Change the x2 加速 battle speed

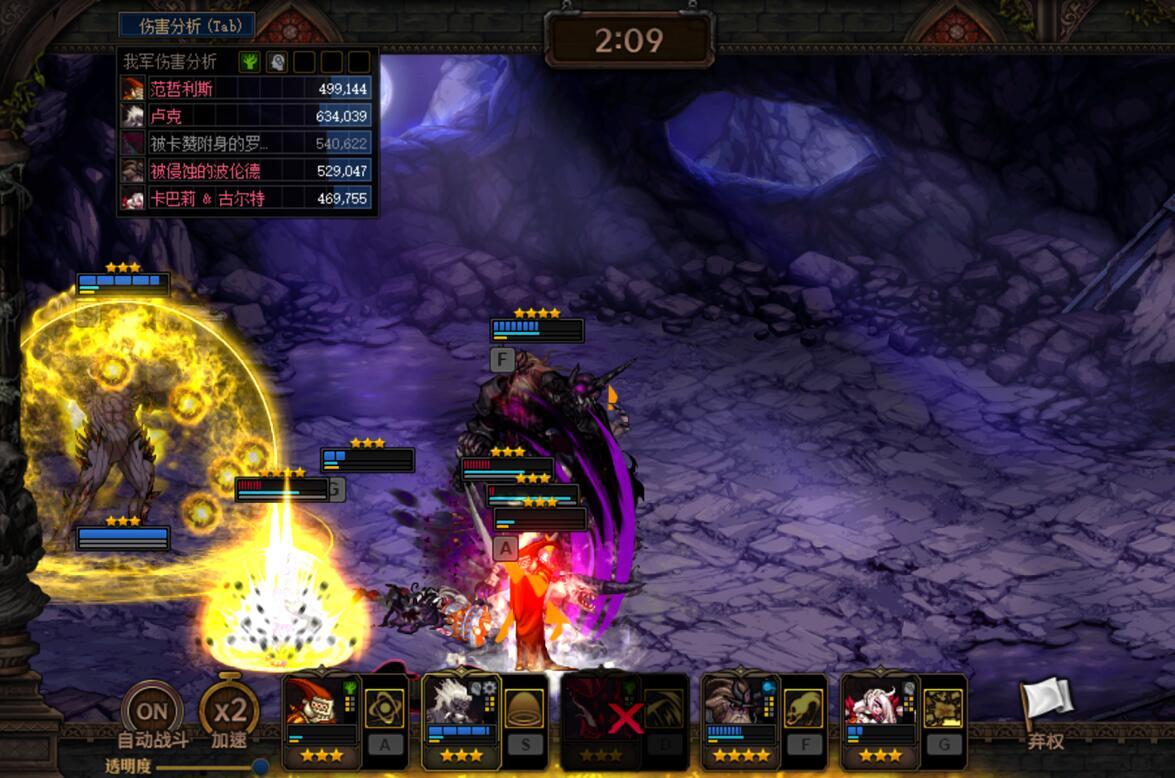point(229,712)
